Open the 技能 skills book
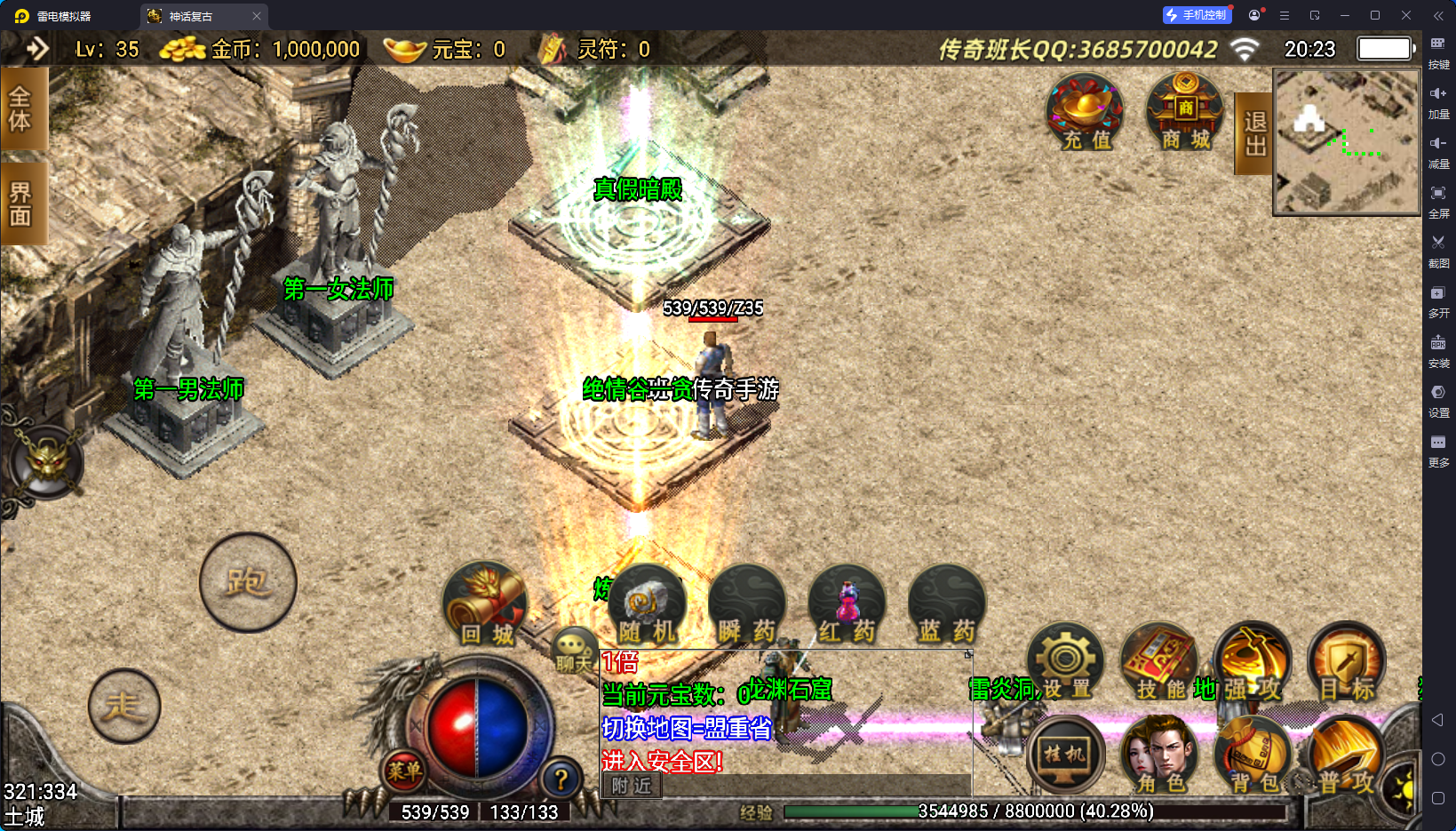1456x831 pixels. (1159, 663)
